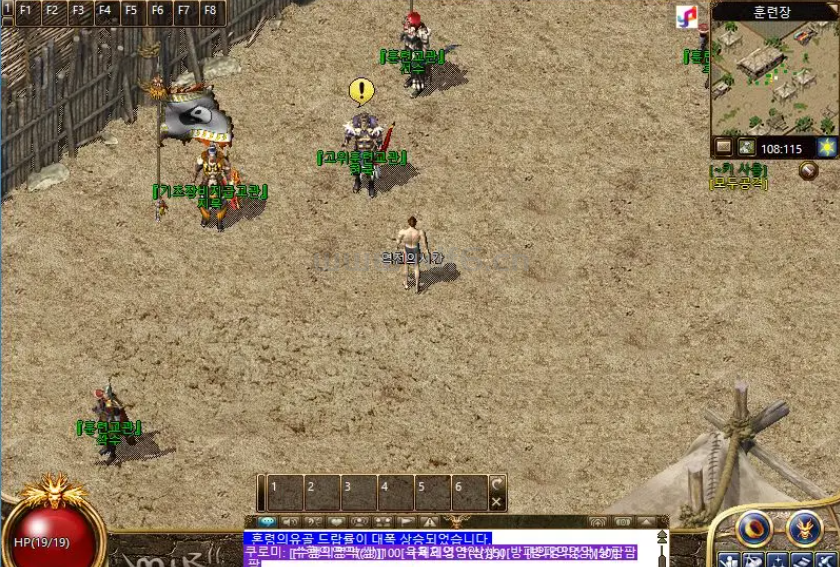Click the flag chat filter button
This screenshot has height=567, width=840.
click(406, 522)
